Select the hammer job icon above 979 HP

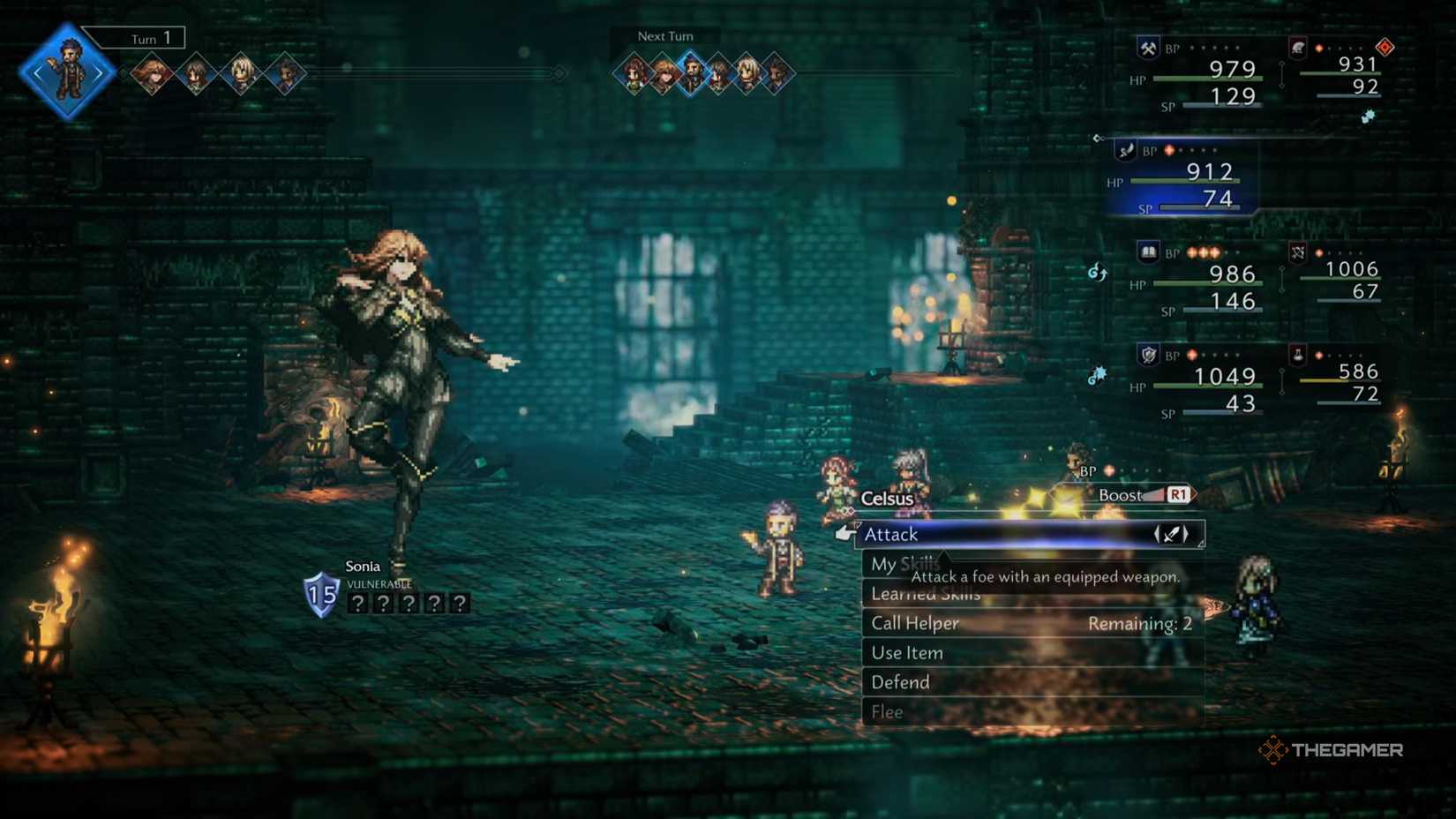(1147, 49)
